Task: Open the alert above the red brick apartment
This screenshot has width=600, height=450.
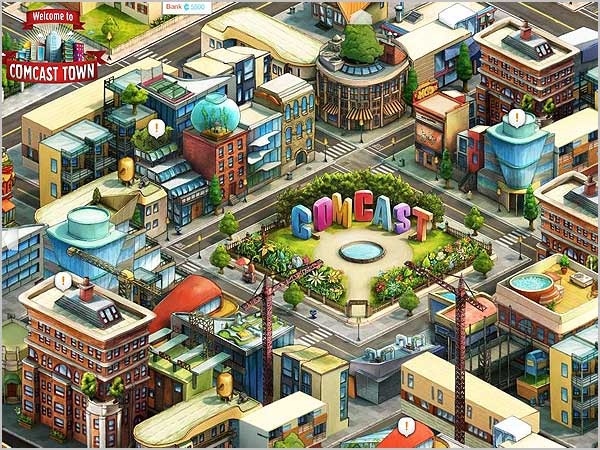Action: click(x=63, y=281)
